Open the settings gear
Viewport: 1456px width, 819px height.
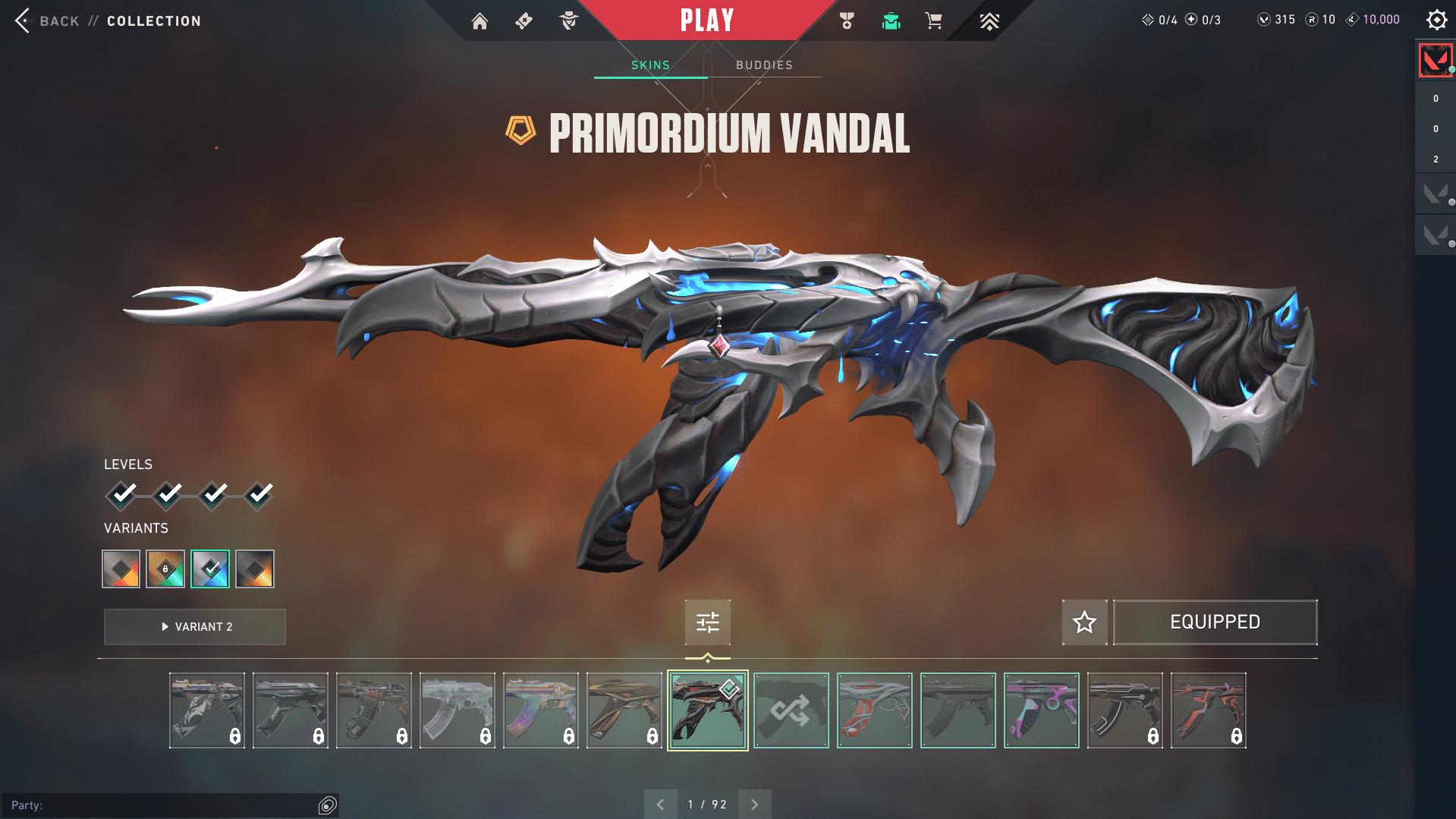(1436, 20)
